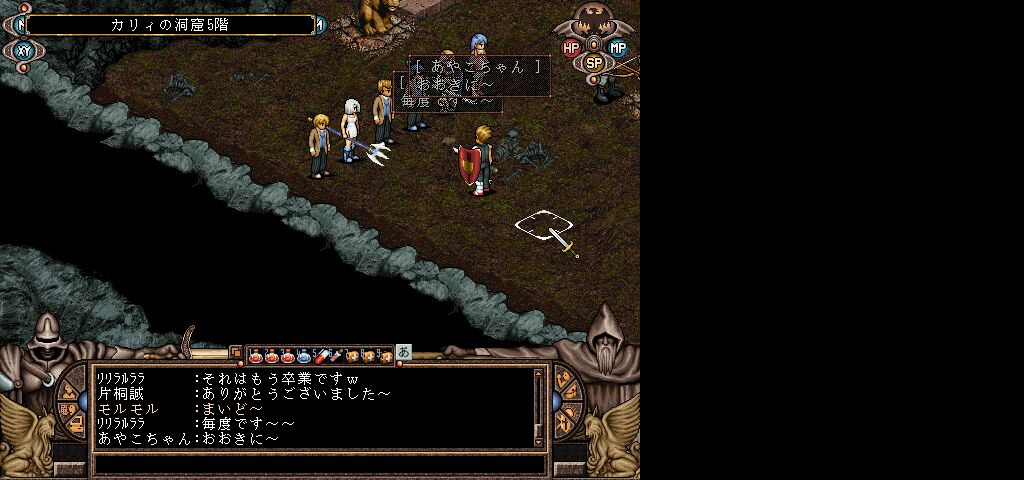Image resolution: width=1024 pixels, height=480 pixels.
Task: Click the overlapping squares button beside hotbar
Action: pyautogui.click(x=236, y=353)
